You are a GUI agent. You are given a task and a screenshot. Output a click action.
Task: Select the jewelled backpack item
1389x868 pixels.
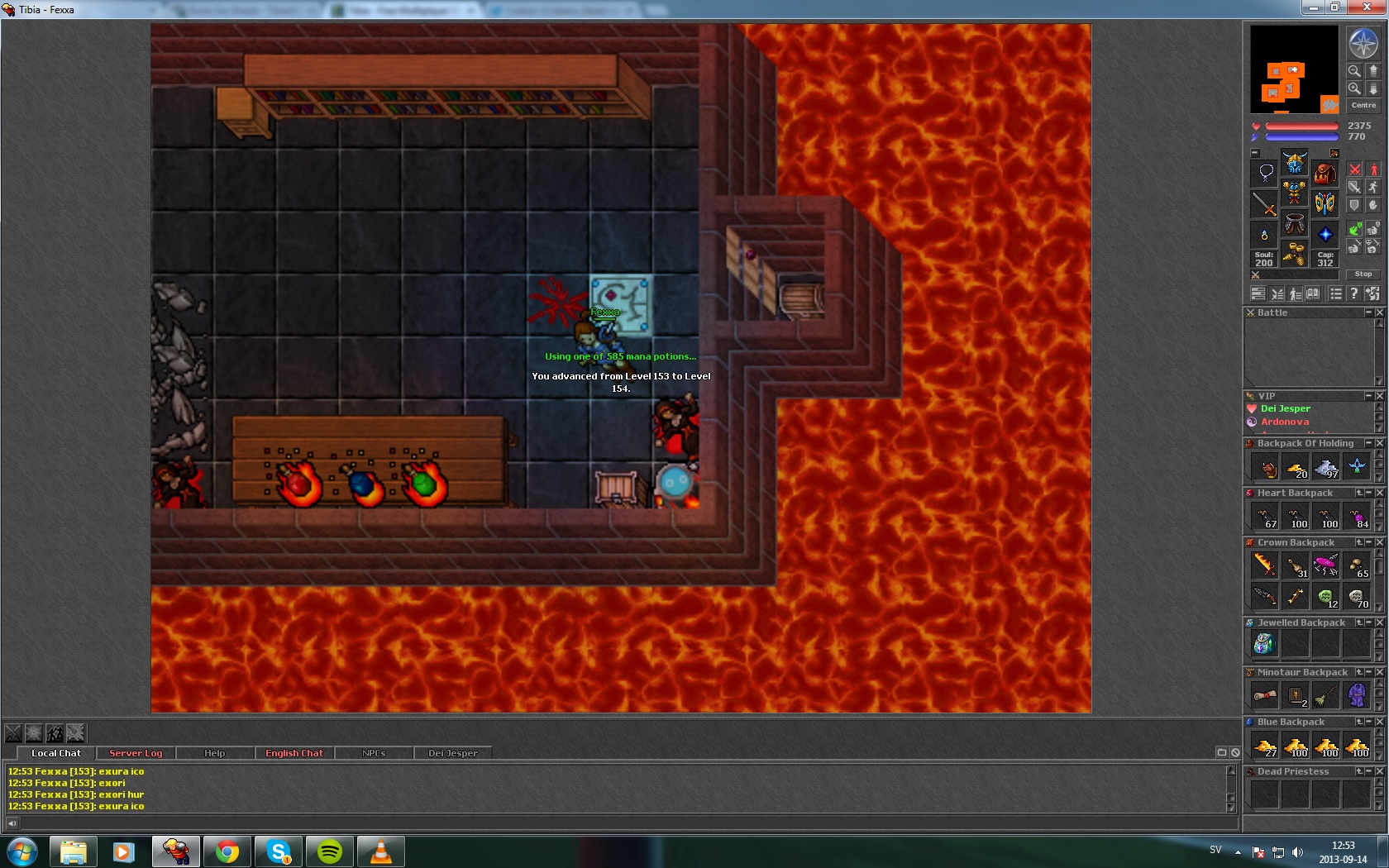tap(1264, 643)
